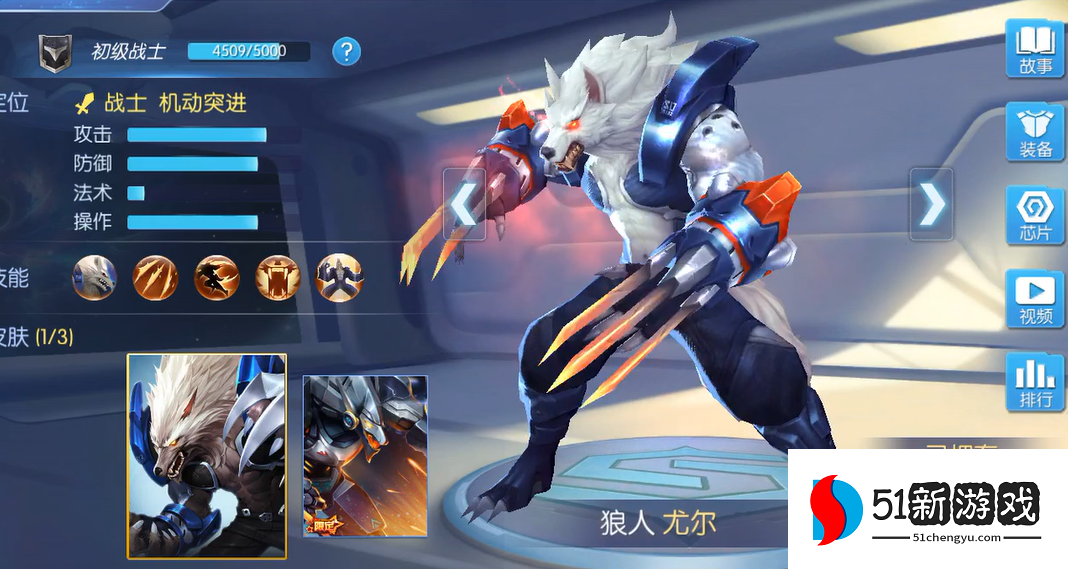Open the 芯片 chip menu
Viewport: 1068px width, 569px height.
tap(1035, 216)
